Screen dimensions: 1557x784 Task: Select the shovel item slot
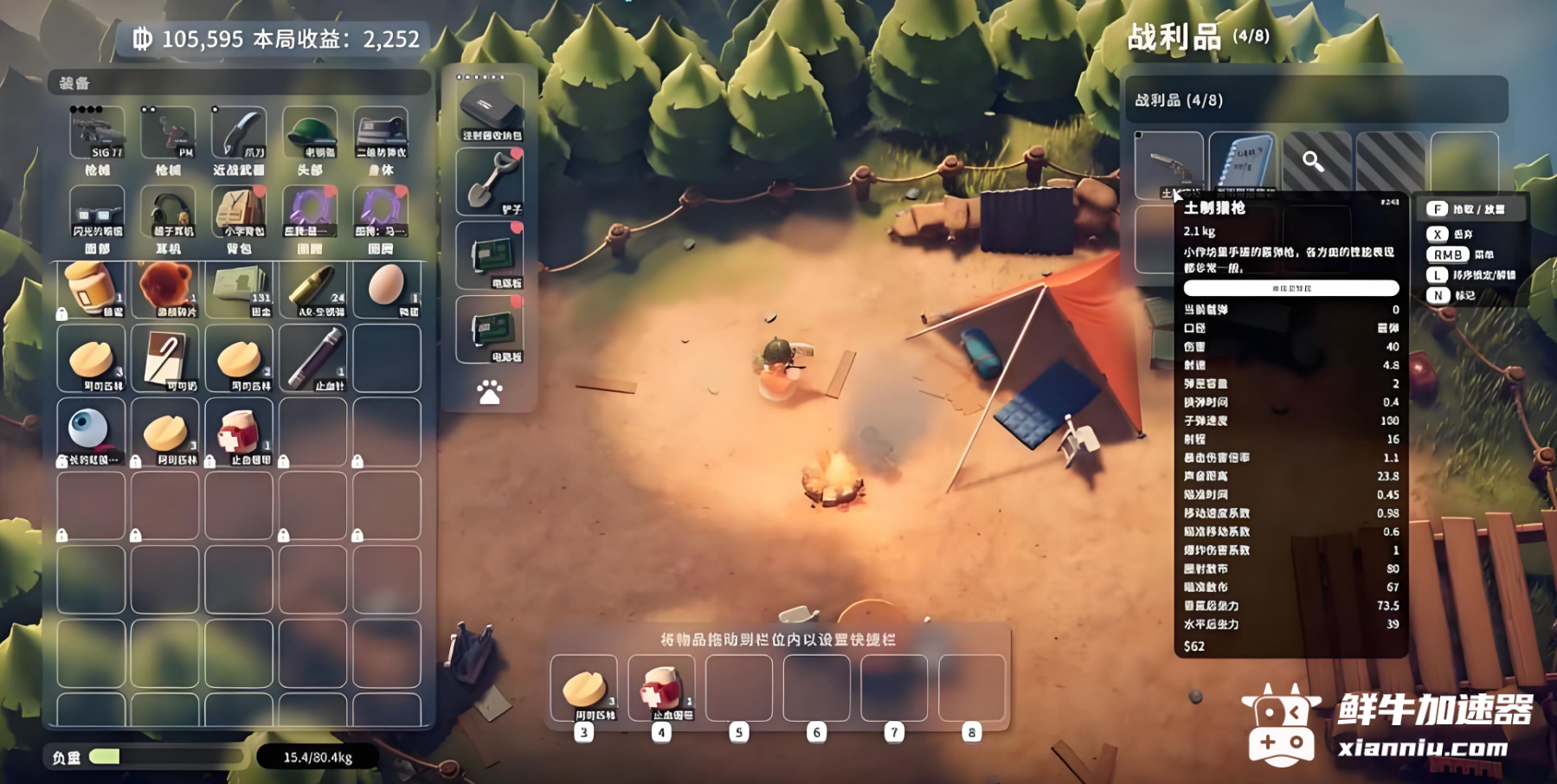[x=490, y=182]
